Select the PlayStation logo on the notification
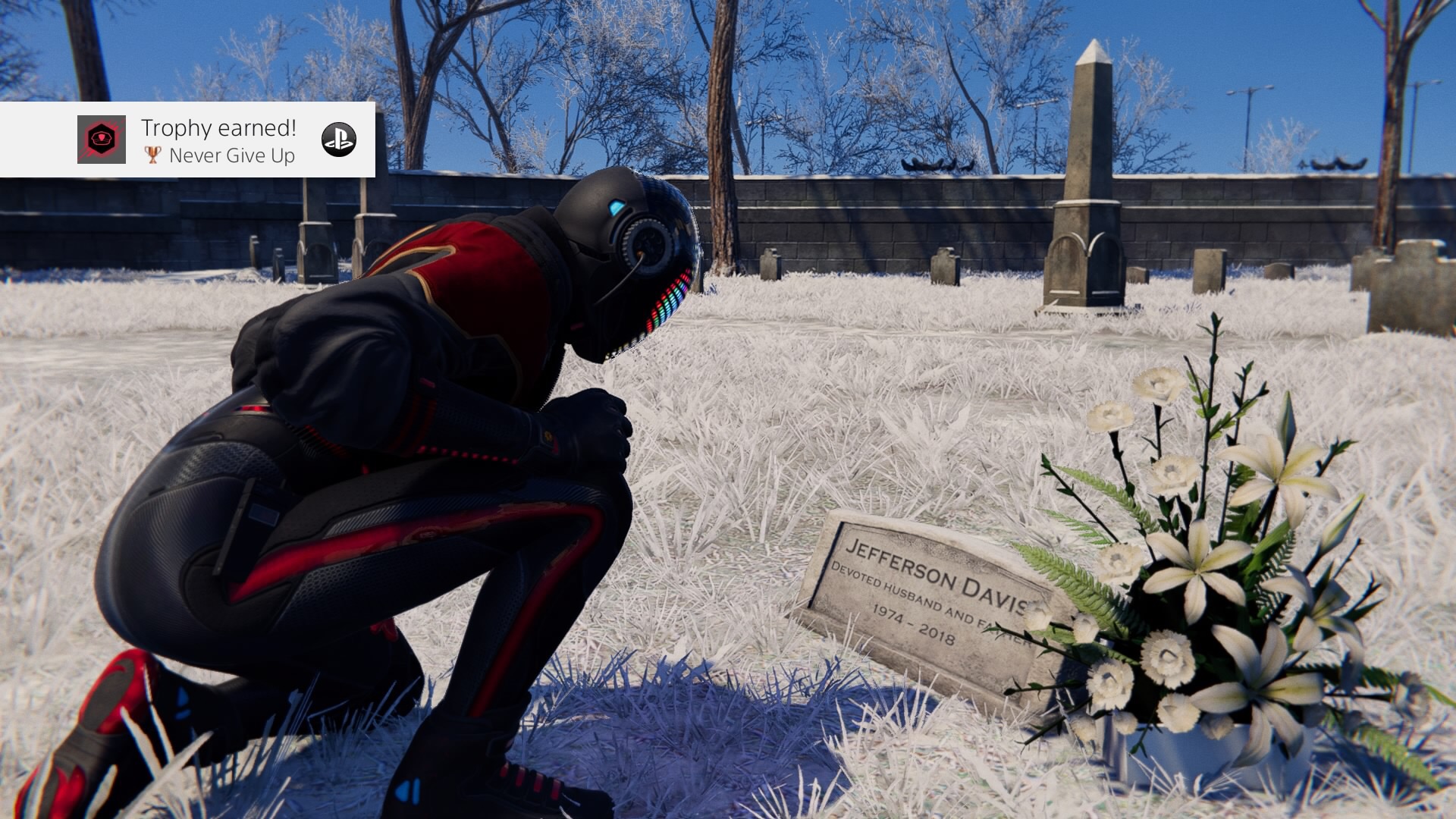 338,140
